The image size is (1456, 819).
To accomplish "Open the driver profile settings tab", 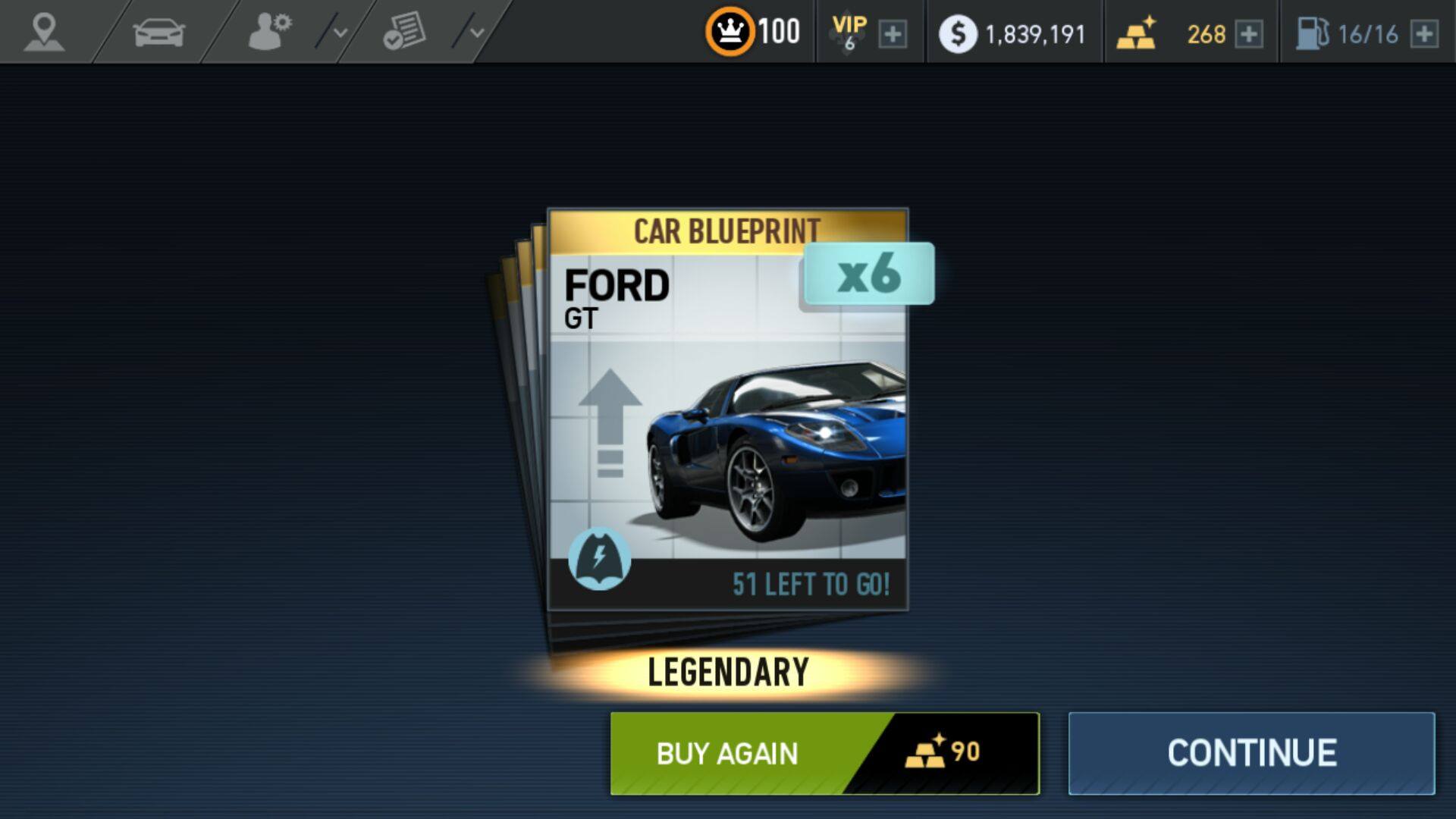I will click(x=269, y=33).
